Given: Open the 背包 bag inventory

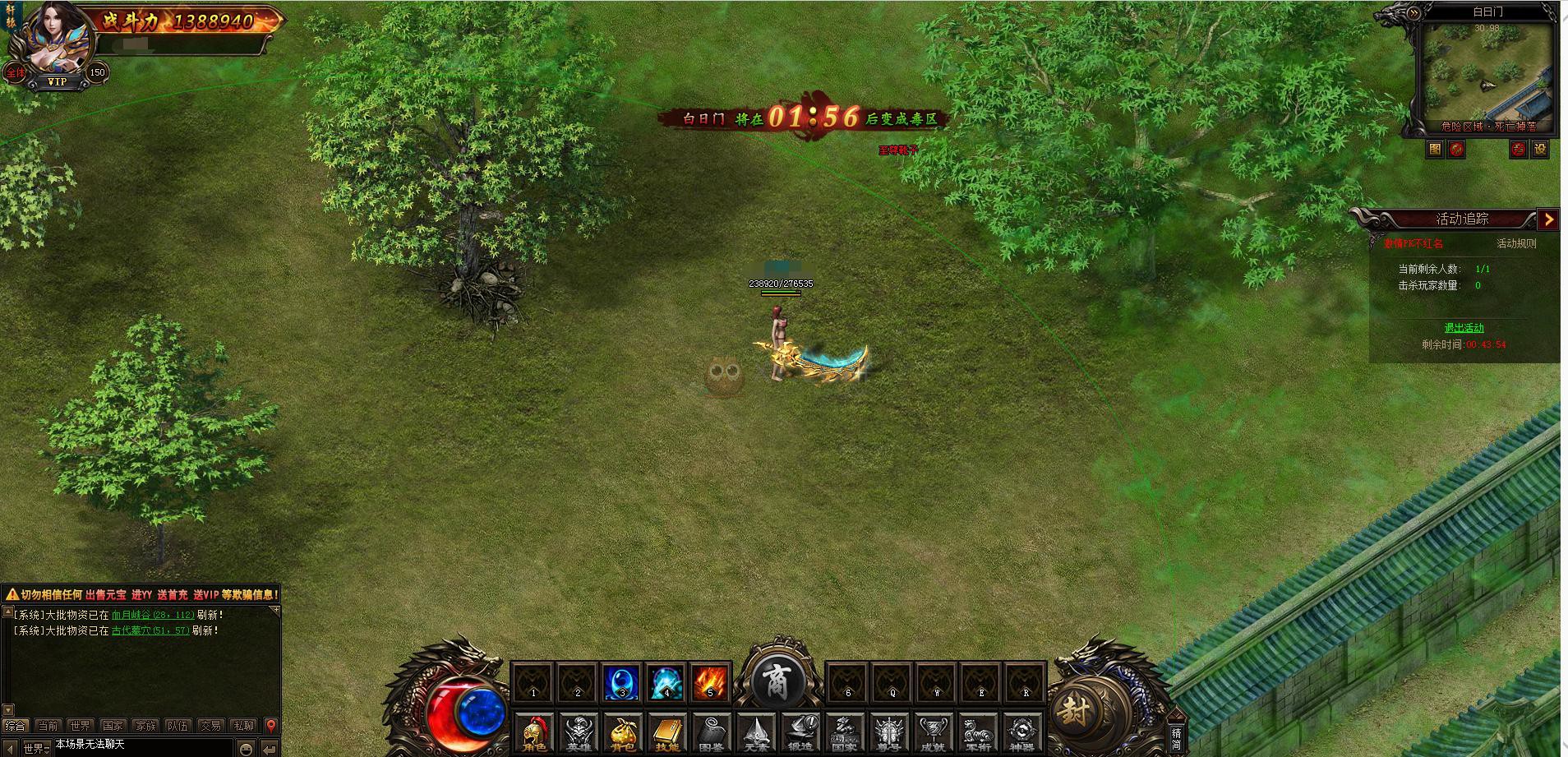Looking at the screenshot, I should tap(622, 732).
